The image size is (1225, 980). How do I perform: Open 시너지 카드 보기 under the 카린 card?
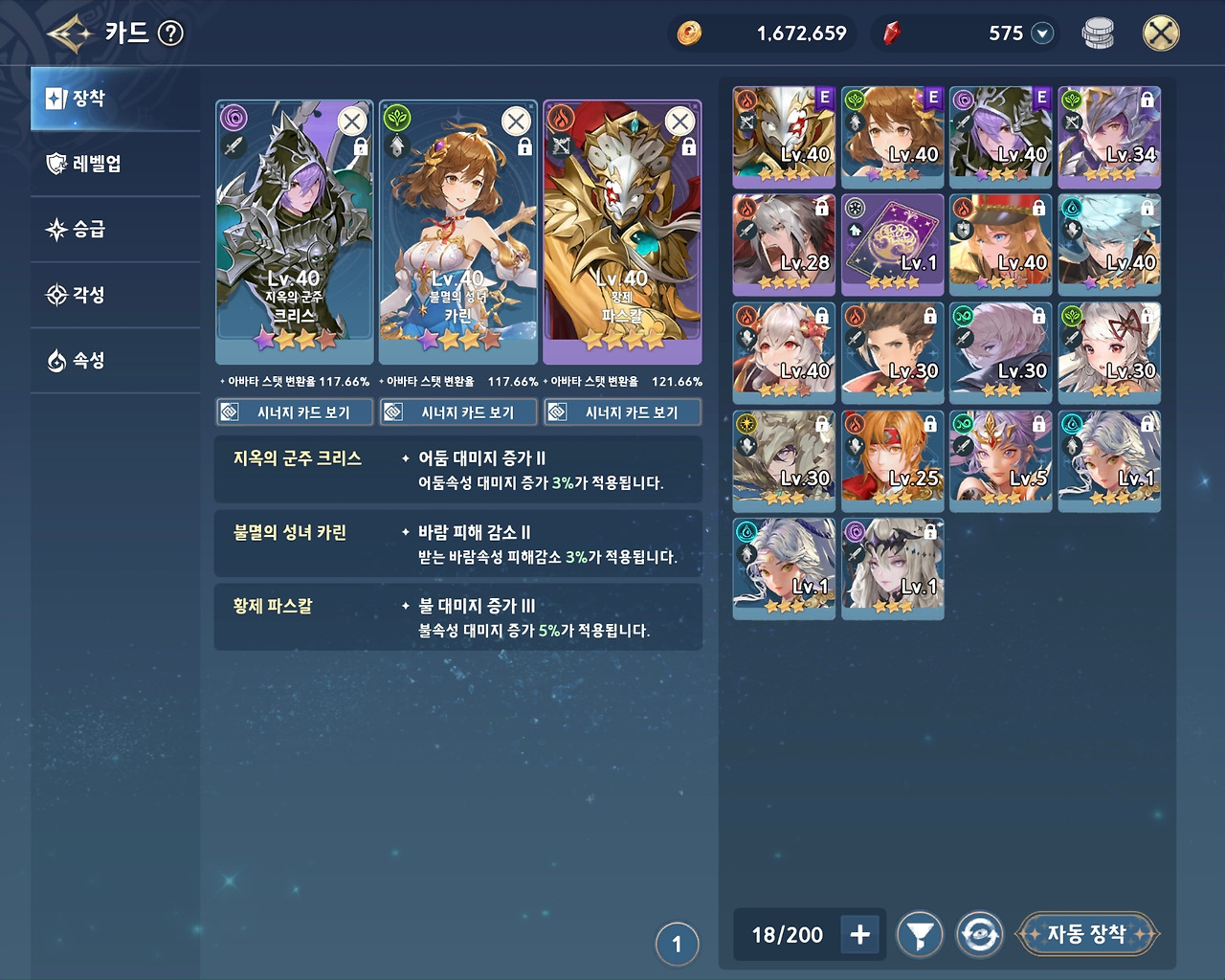(x=457, y=412)
